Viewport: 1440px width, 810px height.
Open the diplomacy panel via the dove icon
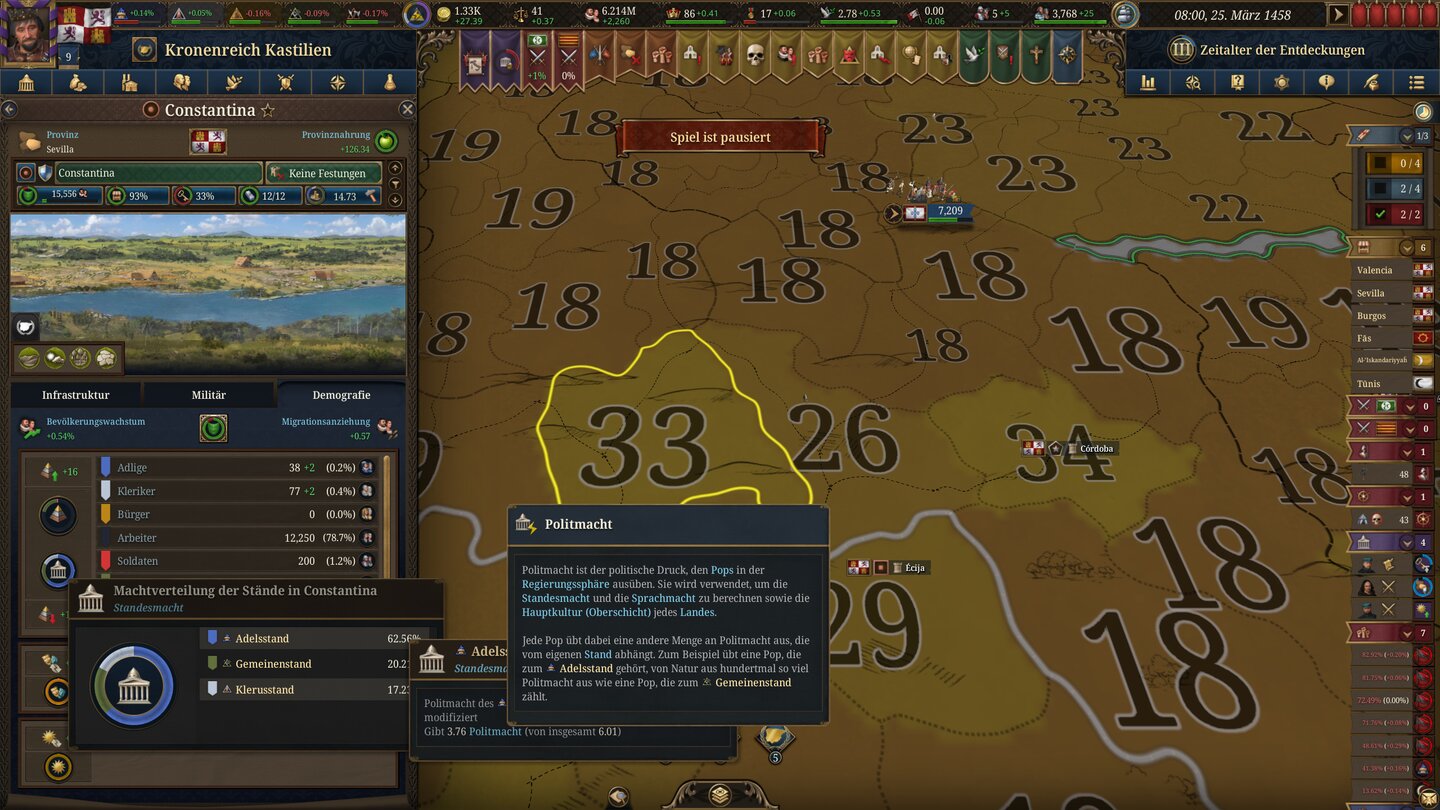(234, 82)
